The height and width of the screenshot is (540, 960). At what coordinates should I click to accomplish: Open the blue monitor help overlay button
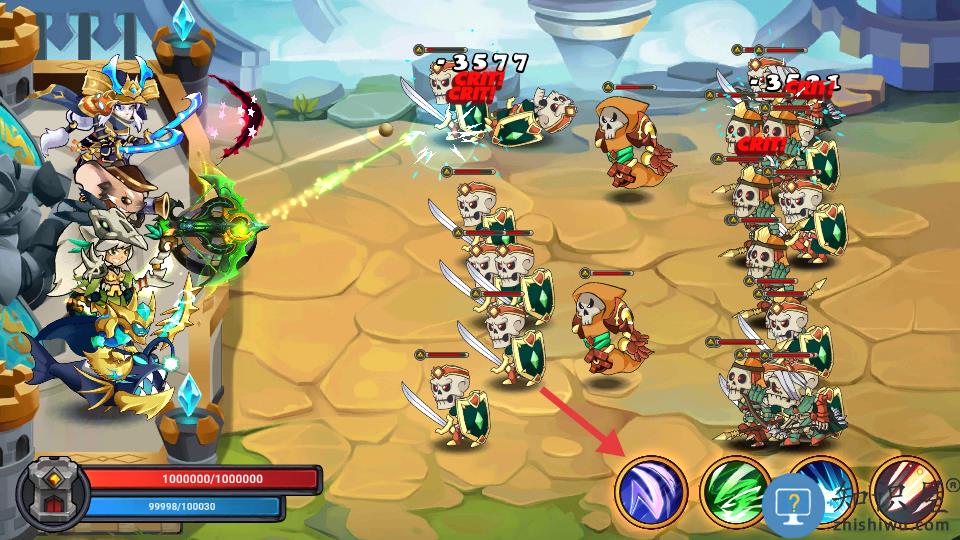click(793, 502)
